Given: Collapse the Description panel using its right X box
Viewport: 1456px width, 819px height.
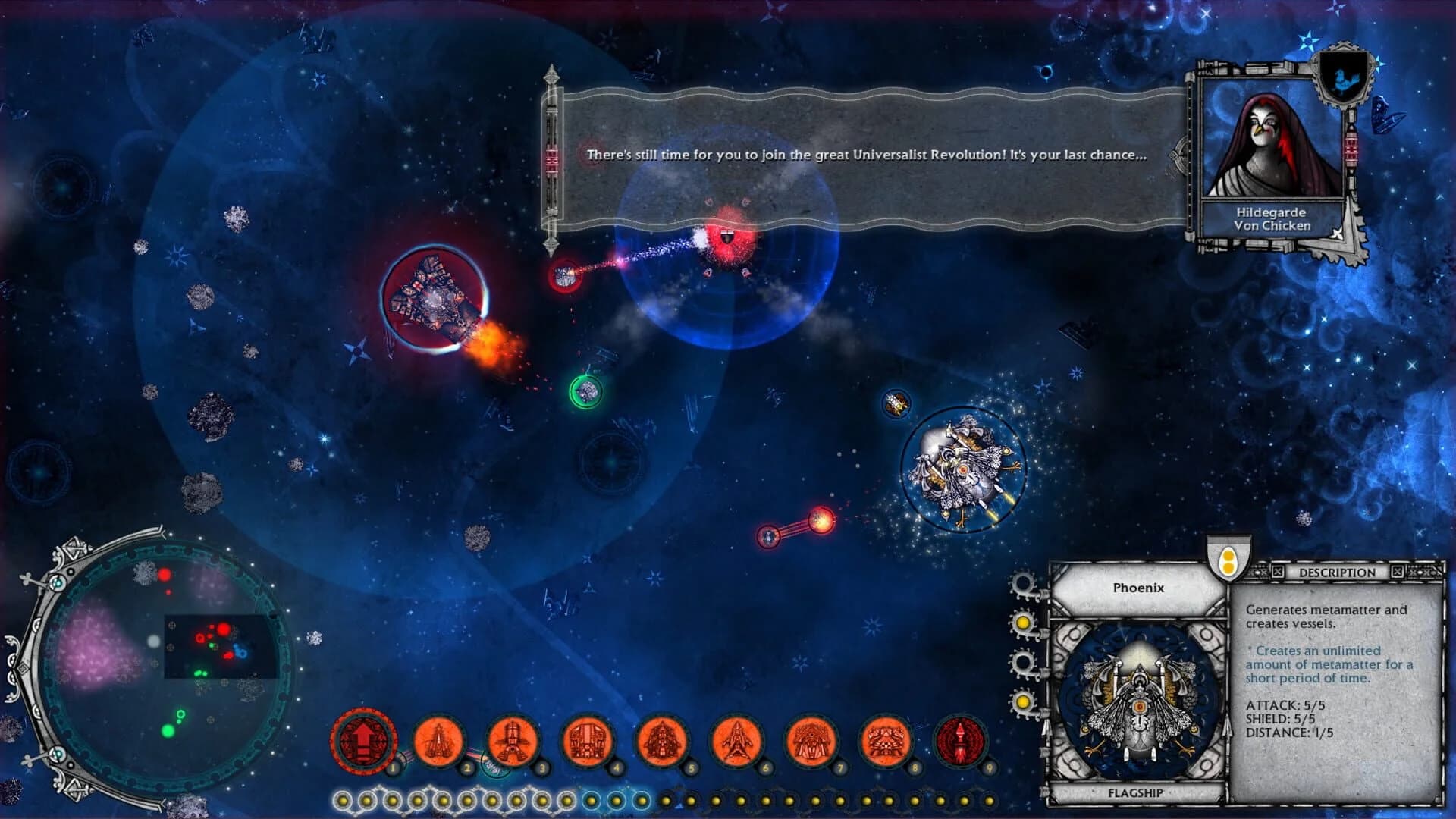Looking at the screenshot, I should (x=1397, y=571).
